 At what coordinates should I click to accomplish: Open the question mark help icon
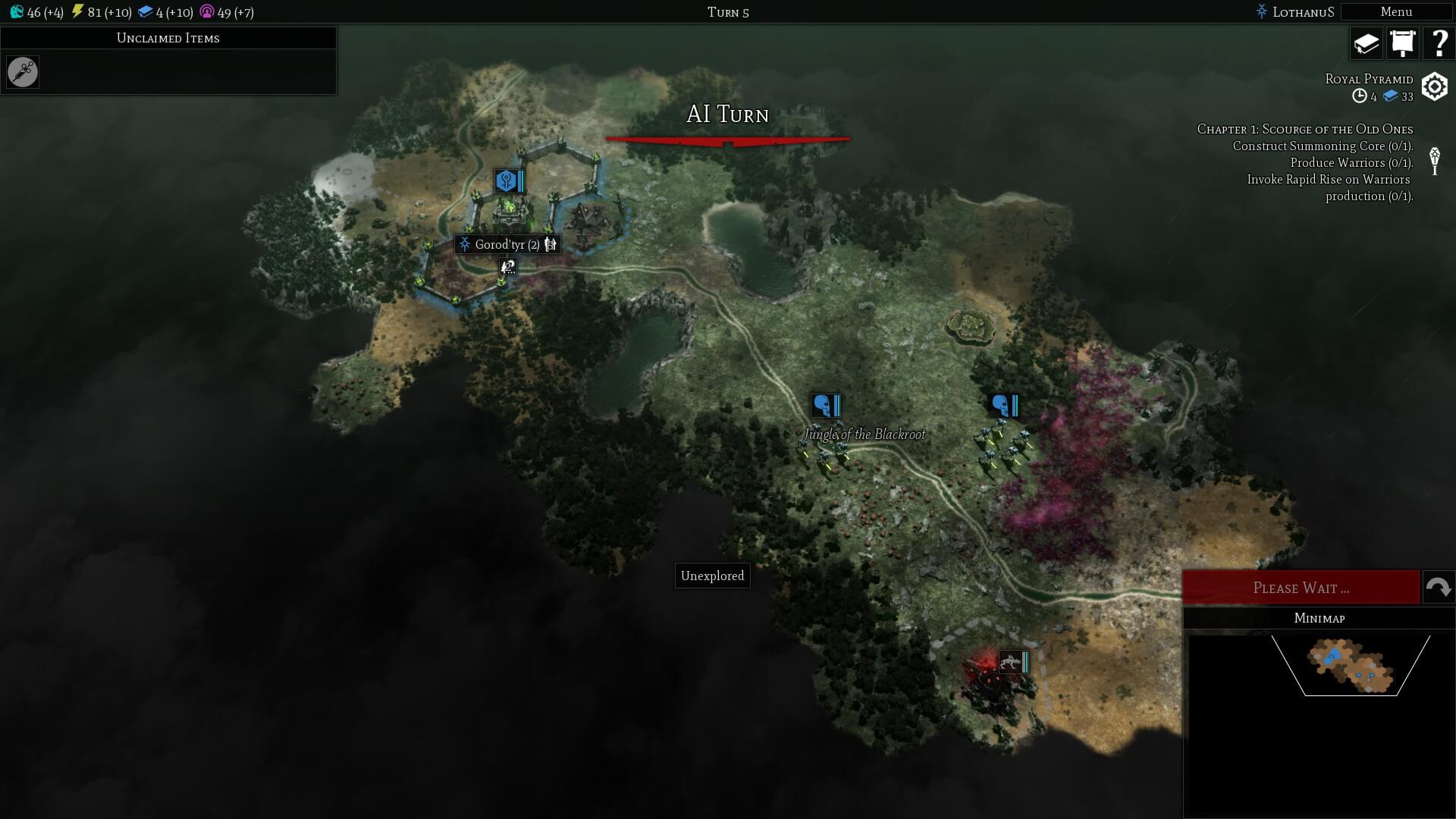pos(1439,43)
